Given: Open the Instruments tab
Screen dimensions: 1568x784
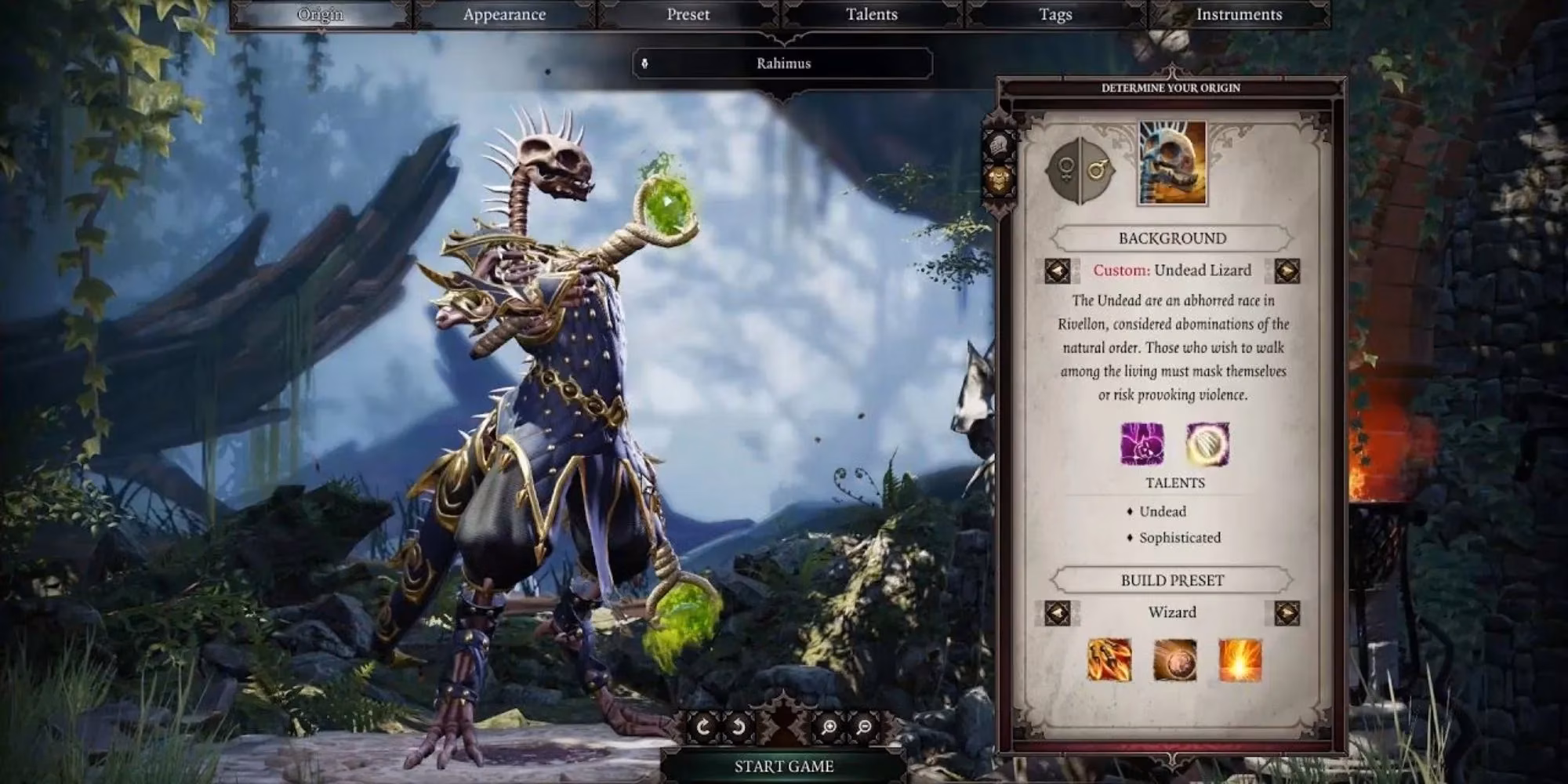Looking at the screenshot, I should tap(1239, 14).
